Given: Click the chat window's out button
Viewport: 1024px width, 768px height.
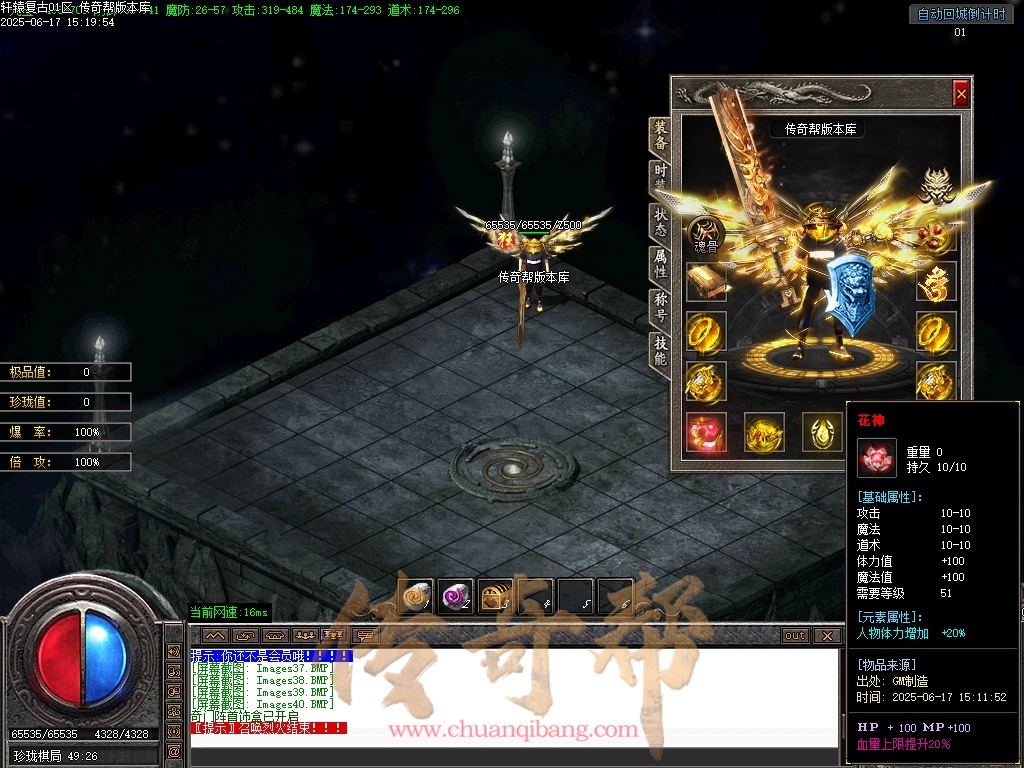Looking at the screenshot, I should point(794,636).
